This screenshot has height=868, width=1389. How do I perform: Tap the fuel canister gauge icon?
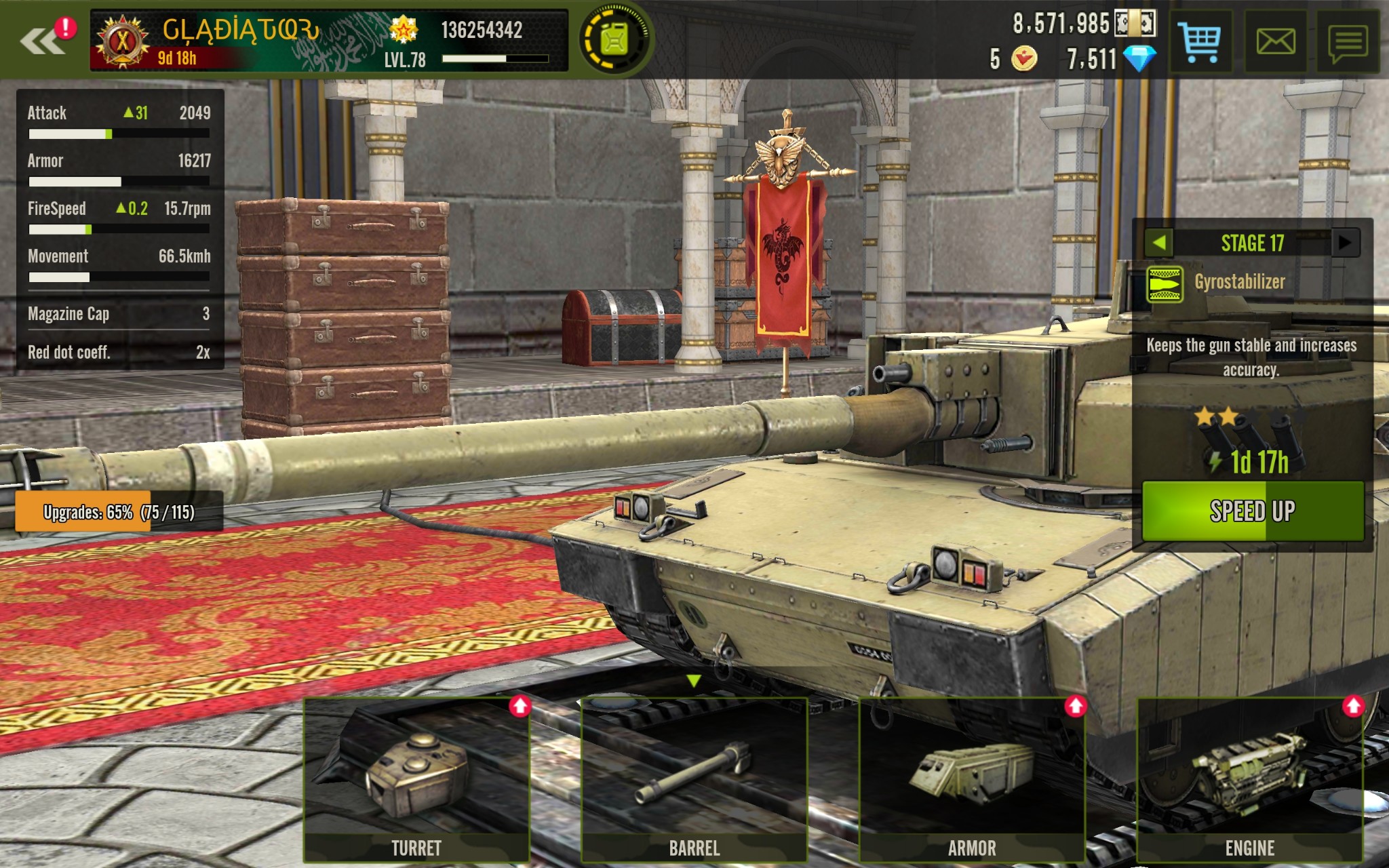[x=614, y=39]
